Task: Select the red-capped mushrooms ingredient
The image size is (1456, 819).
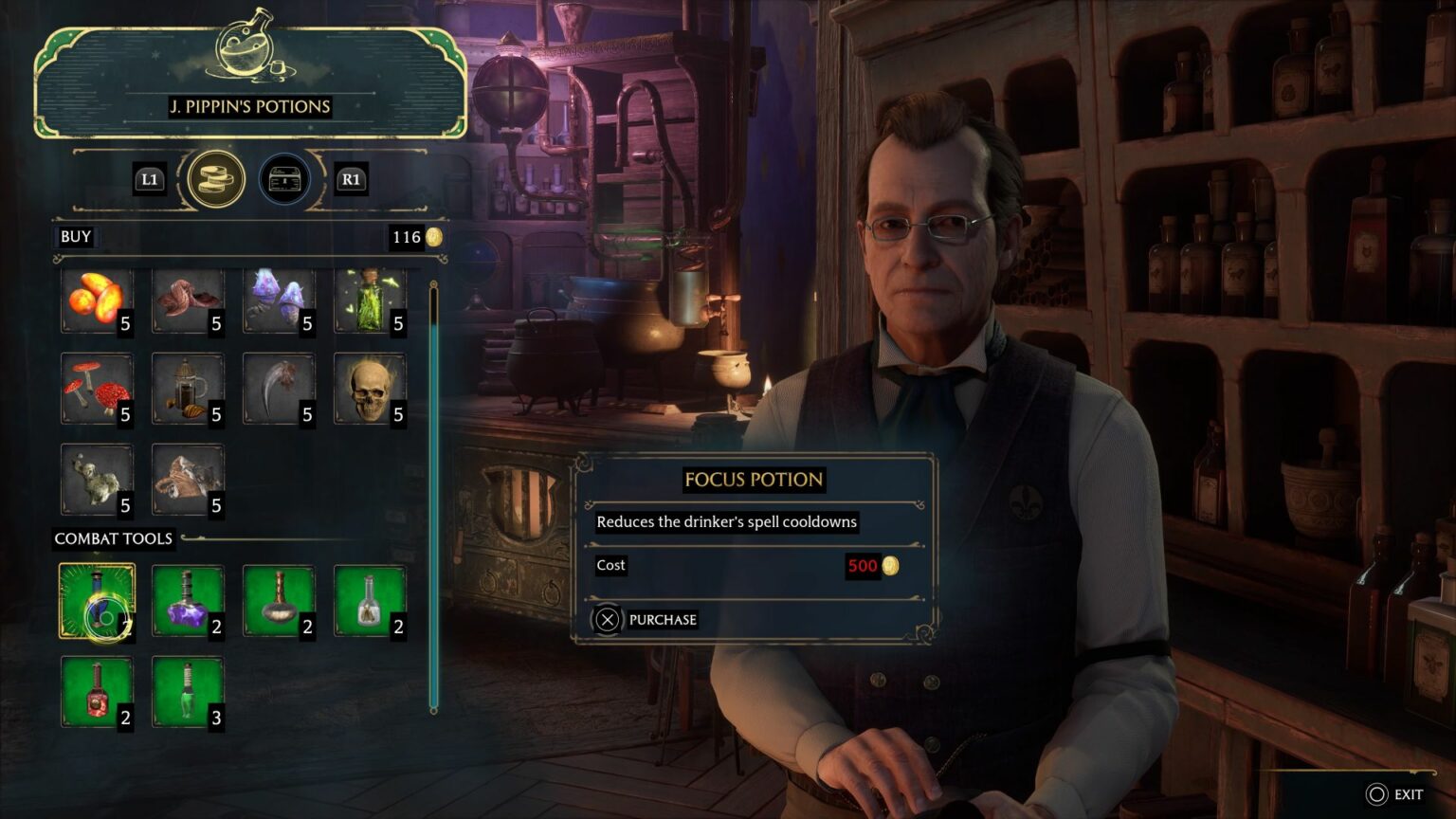Action: click(98, 387)
